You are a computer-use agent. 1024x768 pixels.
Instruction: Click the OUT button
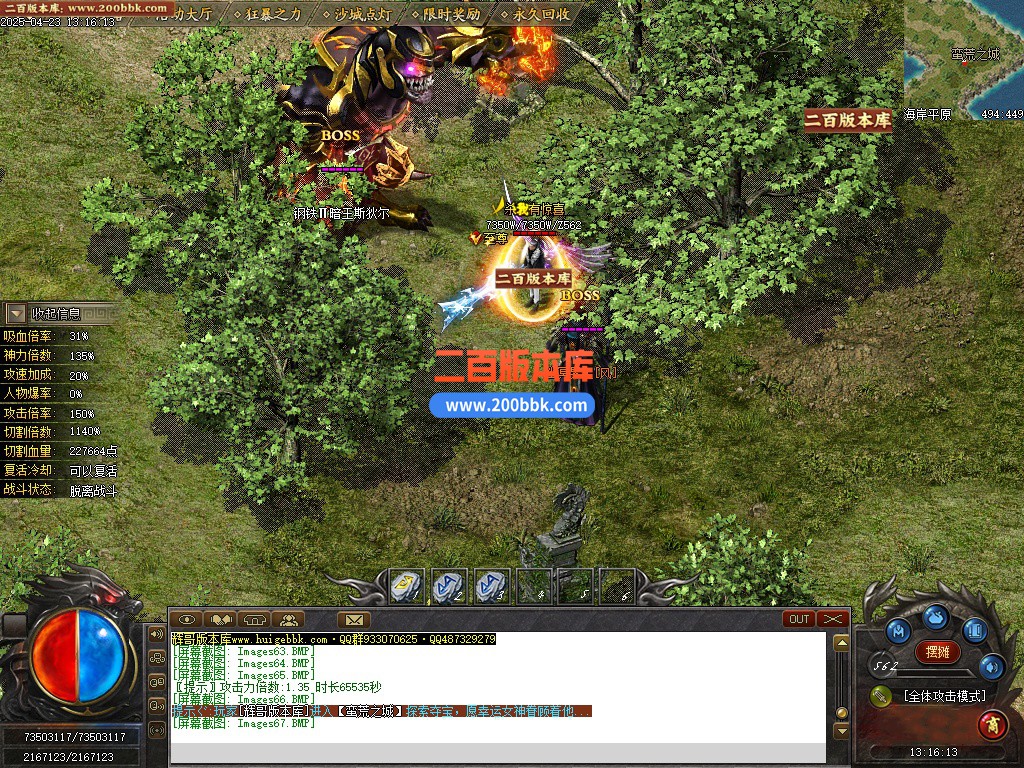(x=799, y=619)
